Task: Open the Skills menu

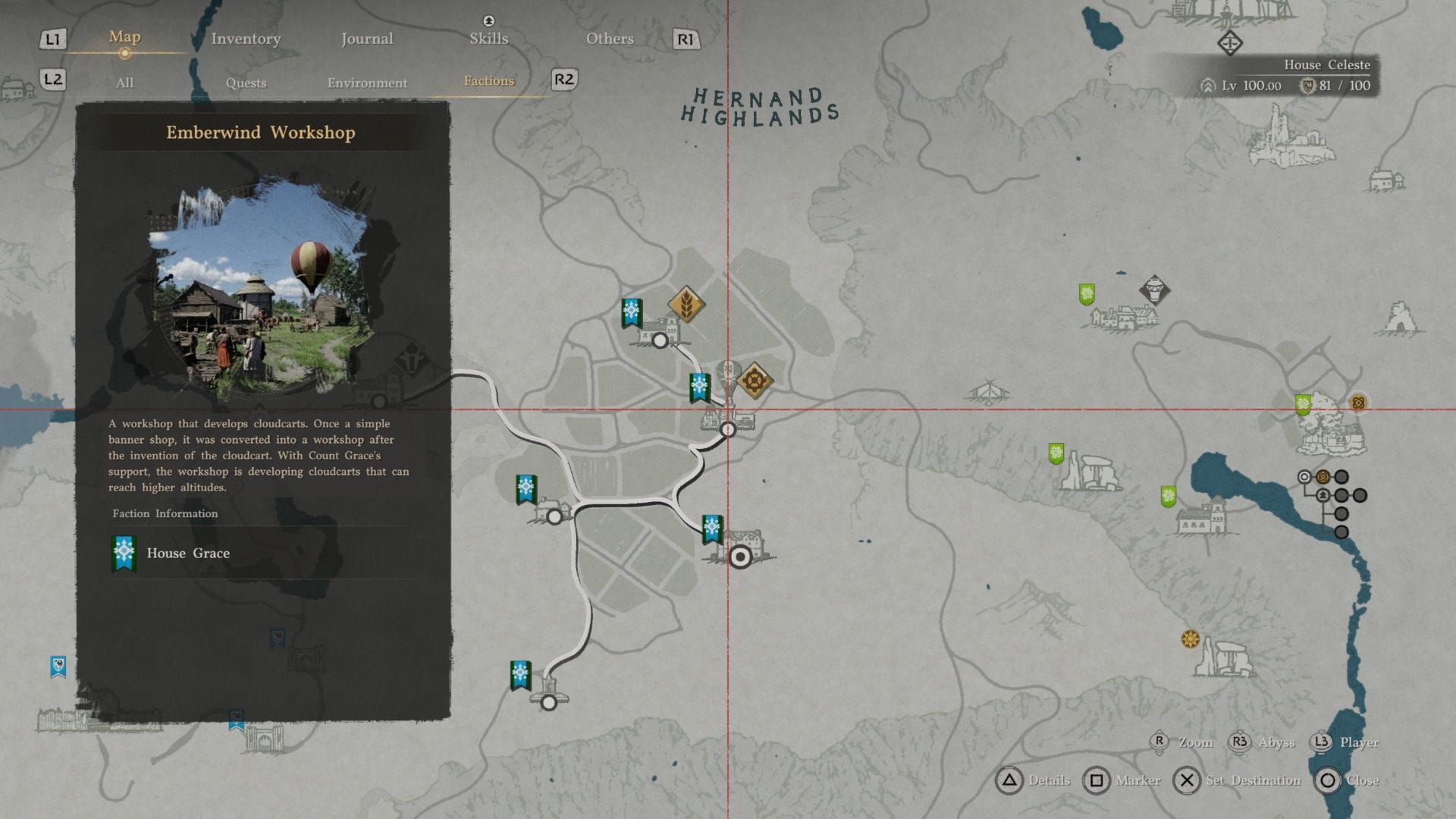Action: click(488, 38)
